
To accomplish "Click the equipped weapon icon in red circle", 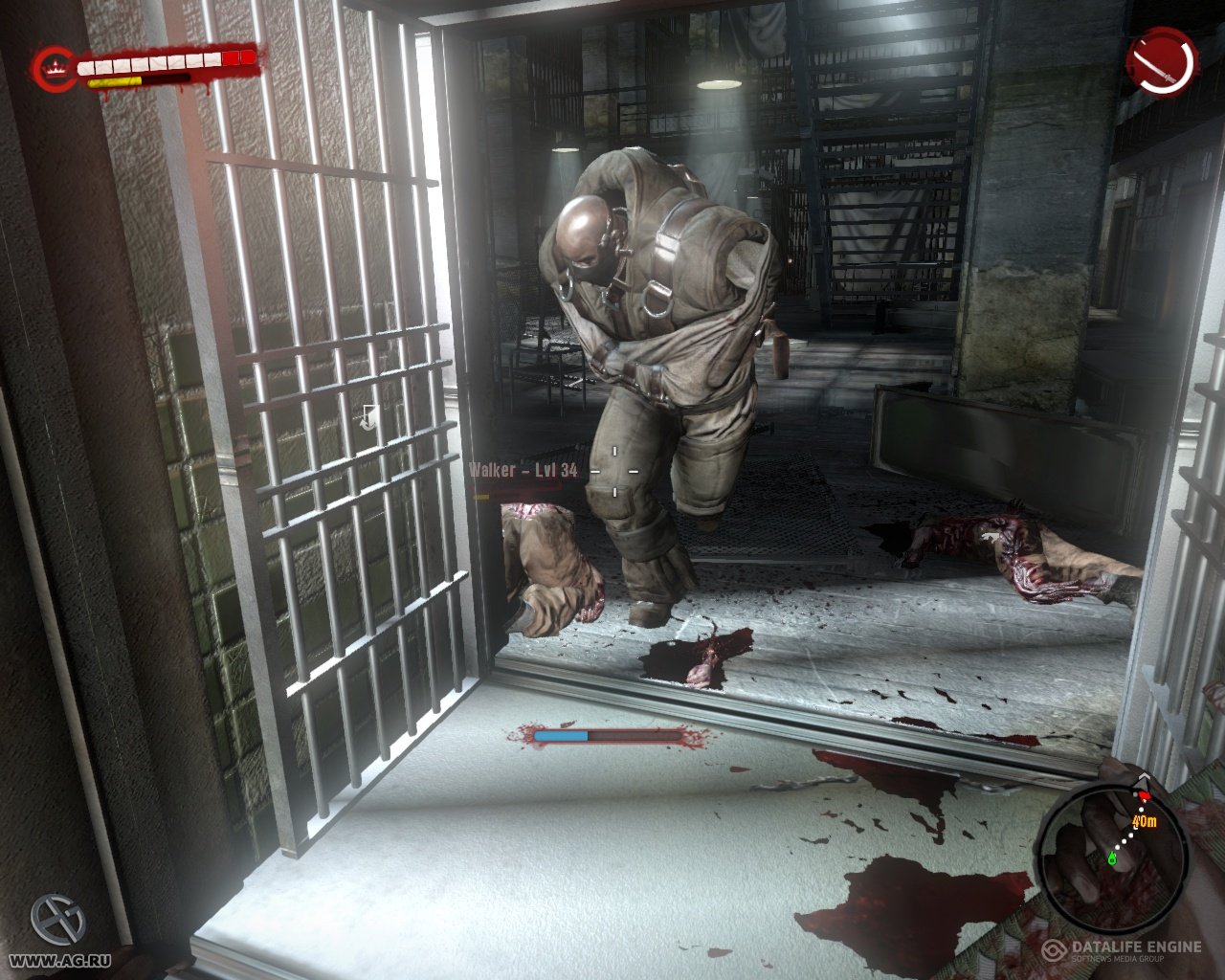I will (1163, 61).
